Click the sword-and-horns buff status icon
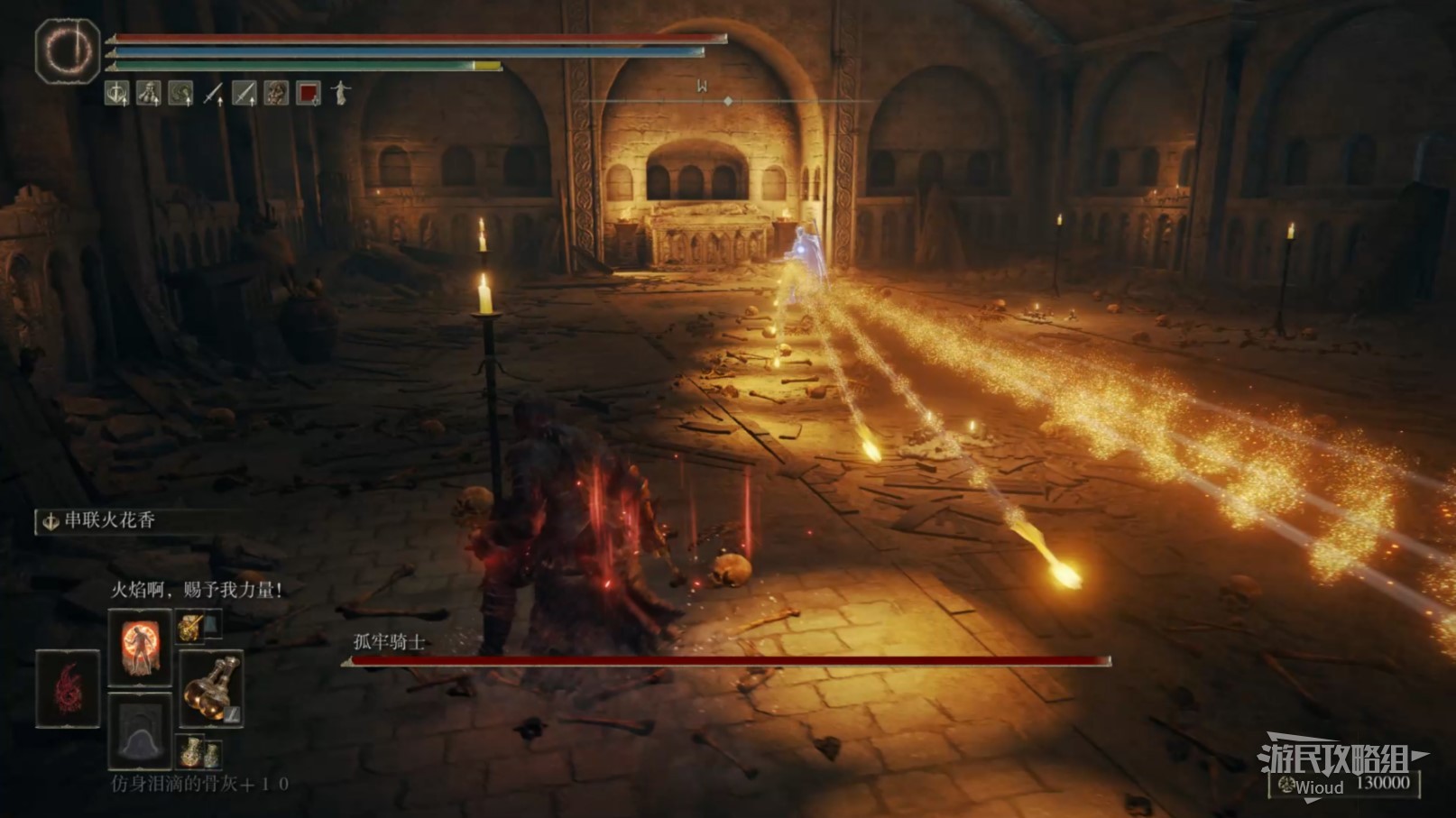1456x818 pixels. (117, 93)
